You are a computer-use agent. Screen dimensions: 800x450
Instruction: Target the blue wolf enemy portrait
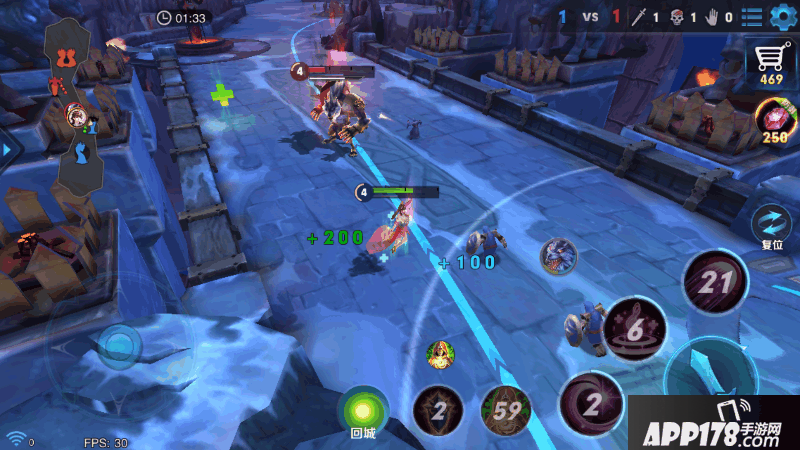coord(558,257)
